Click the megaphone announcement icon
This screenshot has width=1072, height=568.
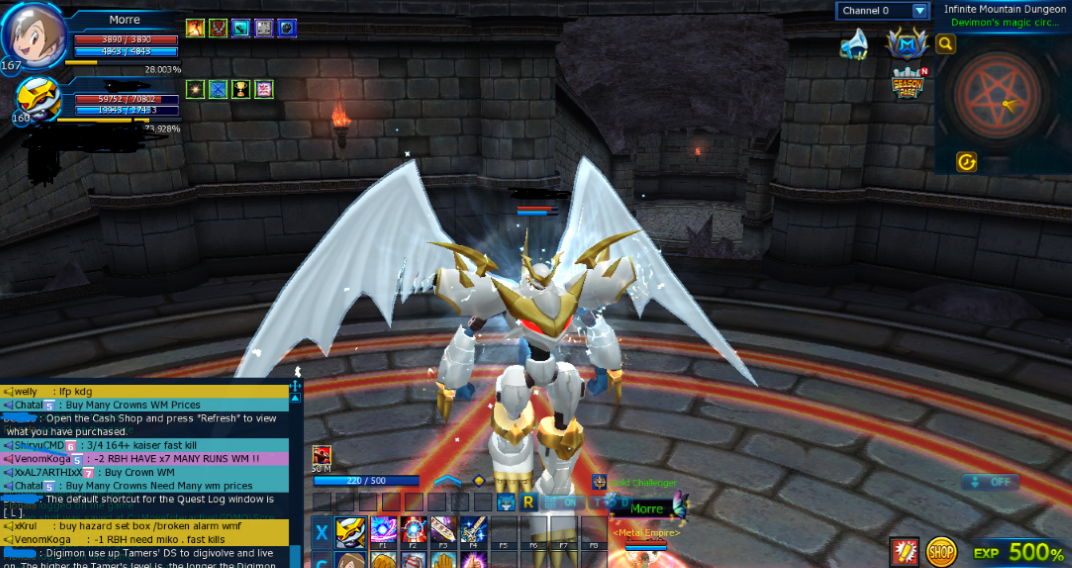tap(853, 44)
